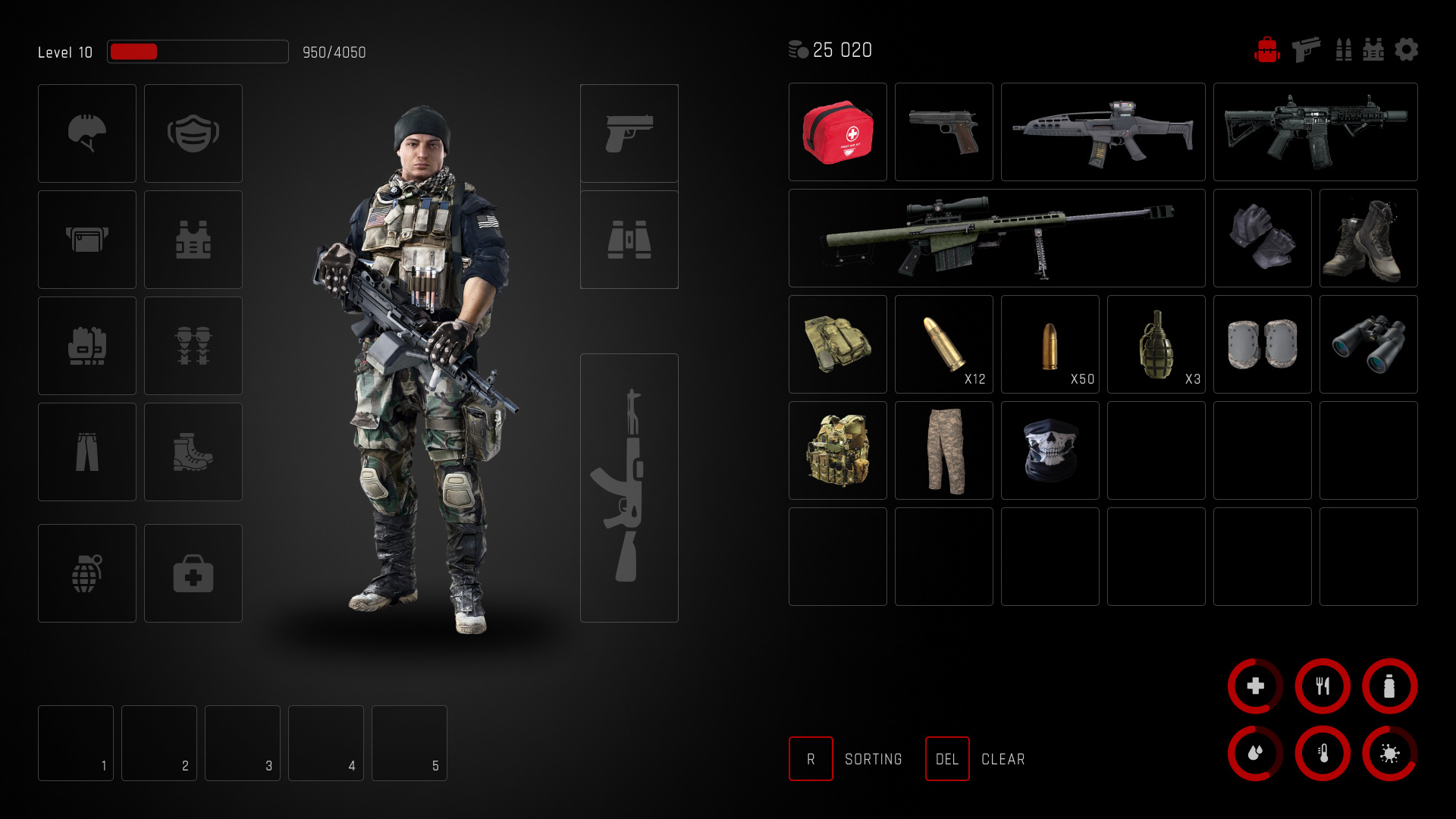
Task: Pick the black tactical gloves item
Action: 1262,238
